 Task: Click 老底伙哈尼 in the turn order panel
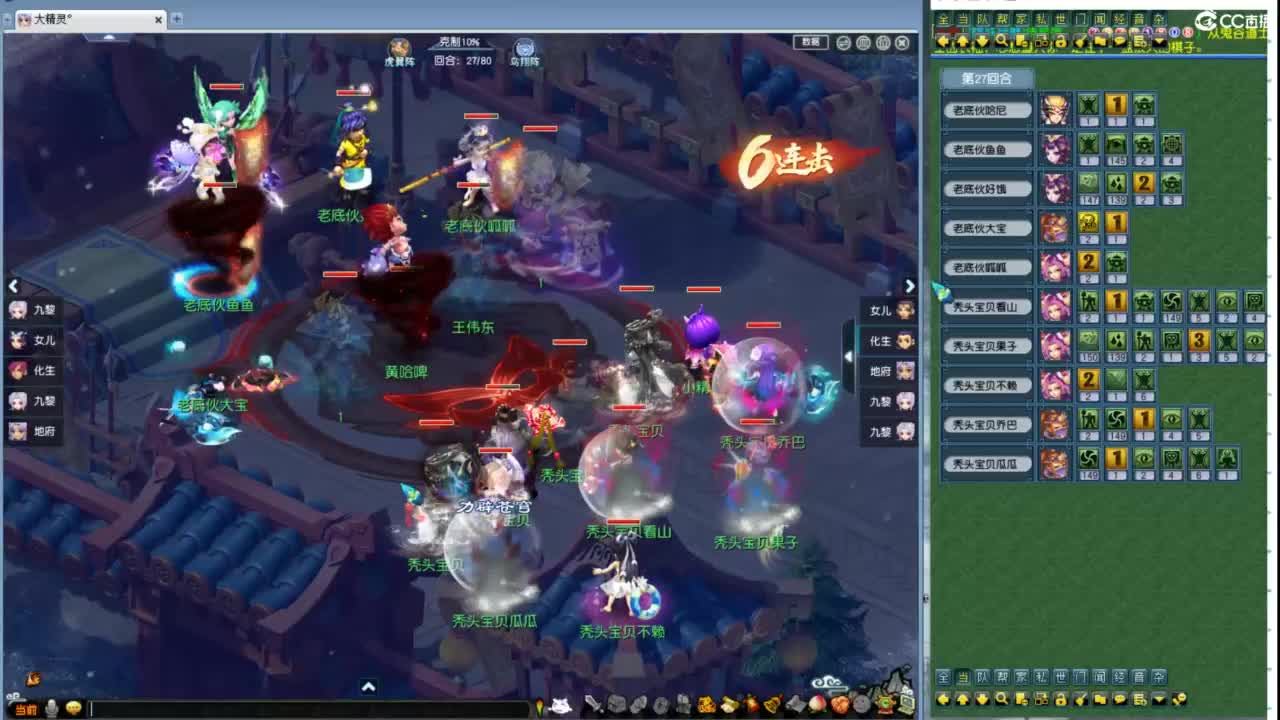[x=988, y=111]
